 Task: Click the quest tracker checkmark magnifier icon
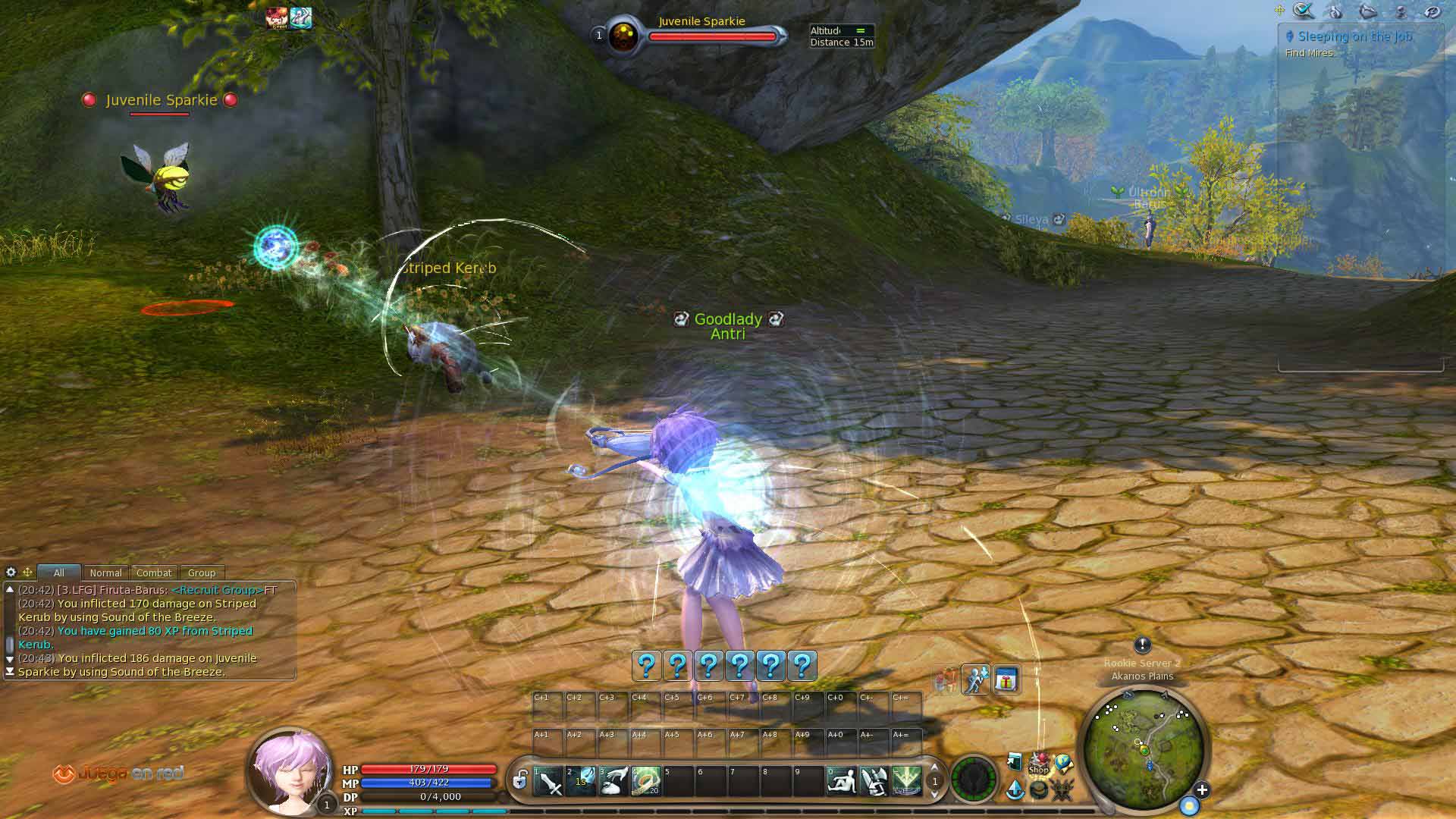pyautogui.click(x=1304, y=11)
